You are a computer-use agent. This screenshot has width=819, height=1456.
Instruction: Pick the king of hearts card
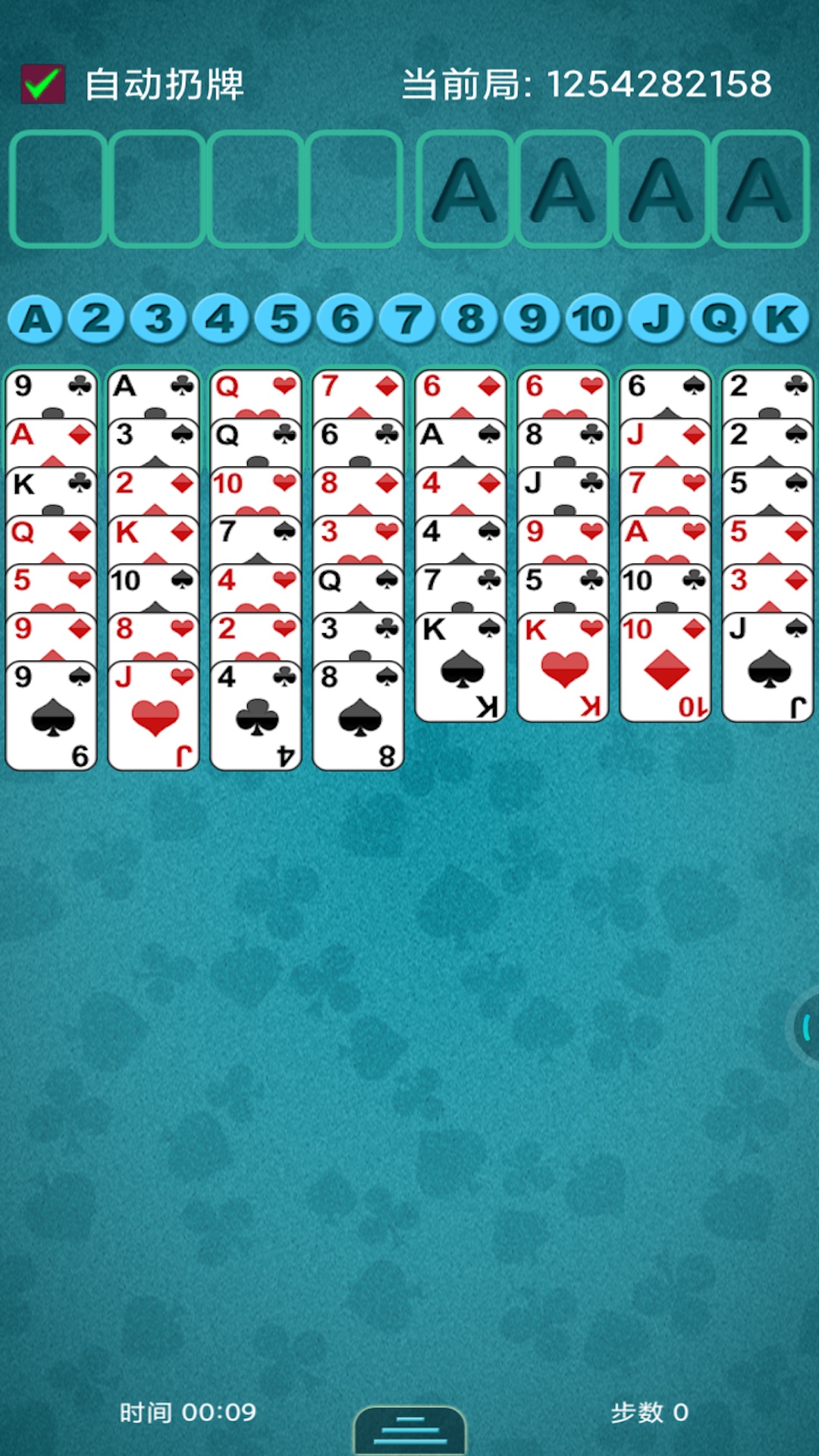(x=563, y=669)
